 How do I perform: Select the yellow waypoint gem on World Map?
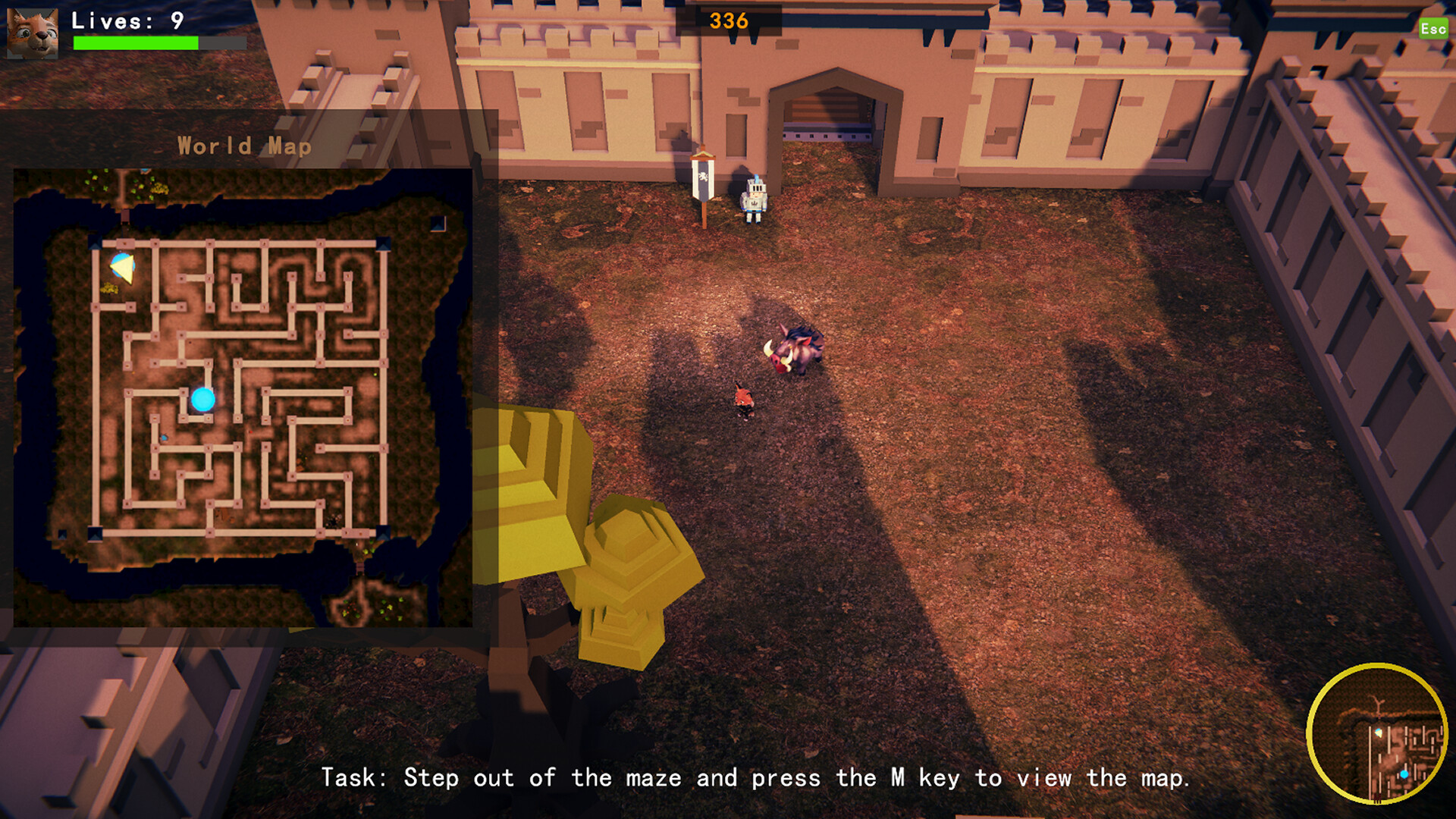tap(123, 268)
